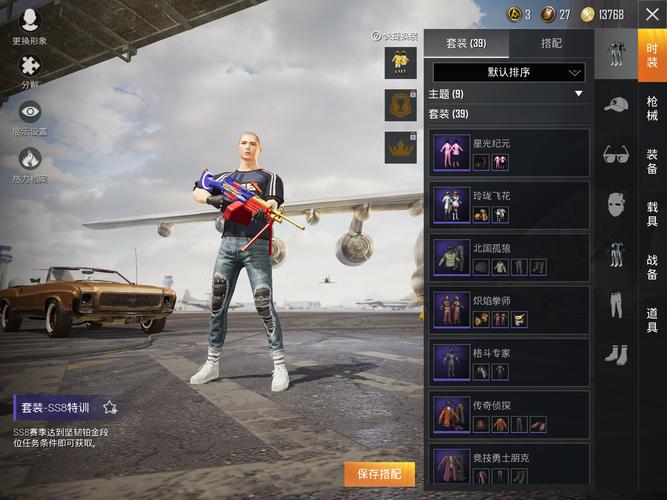
Task: Select the 格斗专家 outfit set
Action: [509, 362]
